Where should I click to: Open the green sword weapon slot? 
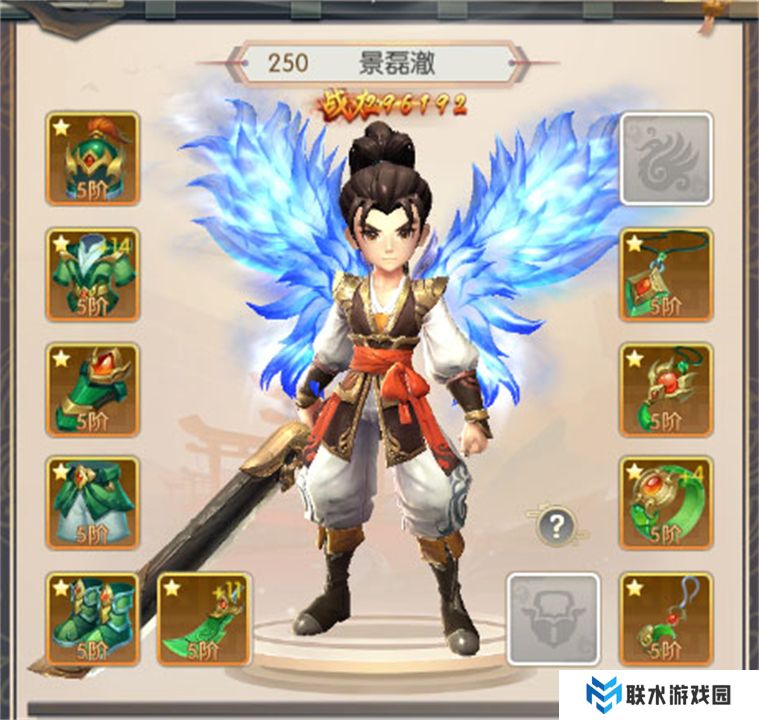pos(204,619)
